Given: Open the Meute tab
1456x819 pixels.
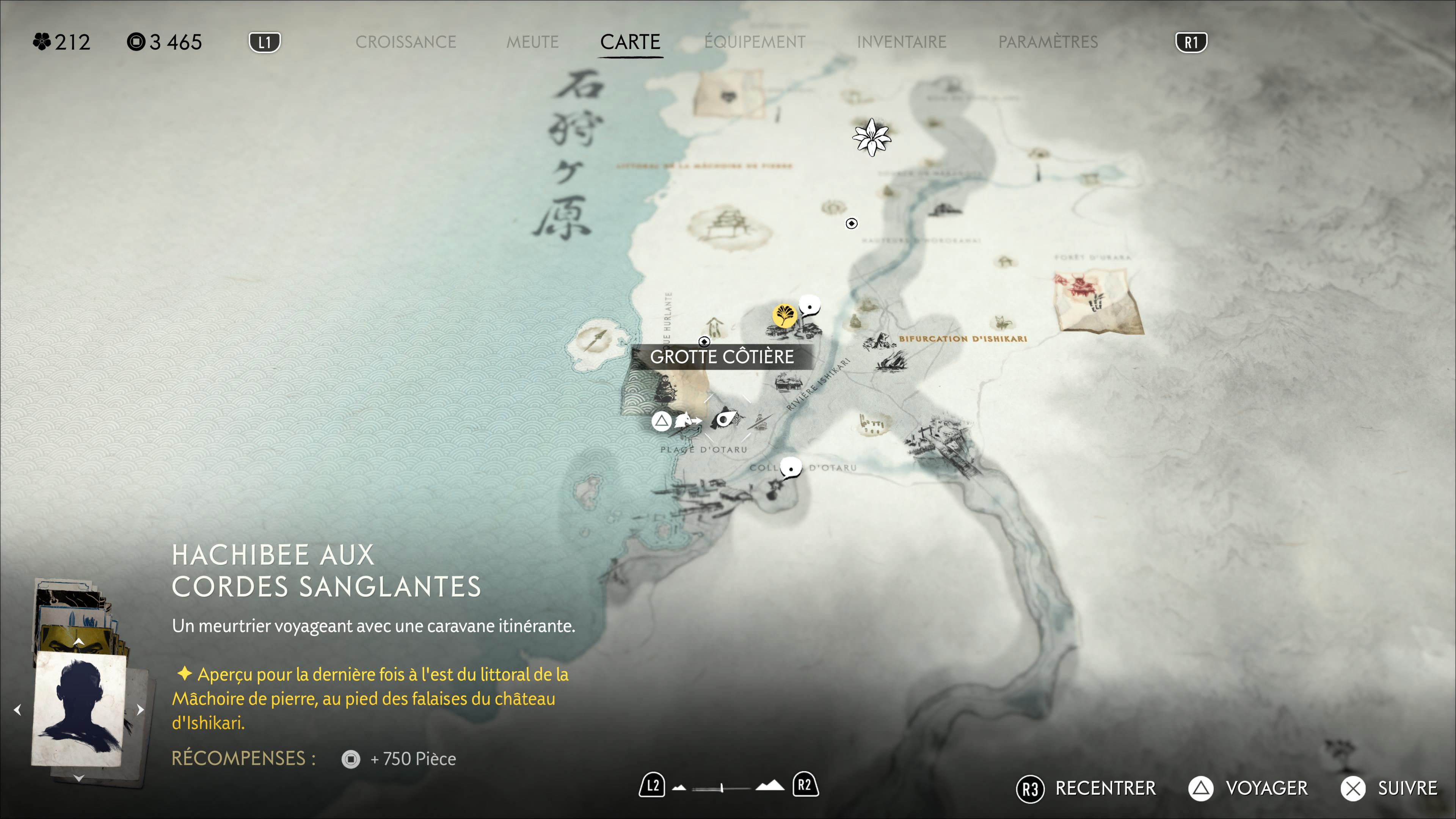Looking at the screenshot, I should point(532,42).
